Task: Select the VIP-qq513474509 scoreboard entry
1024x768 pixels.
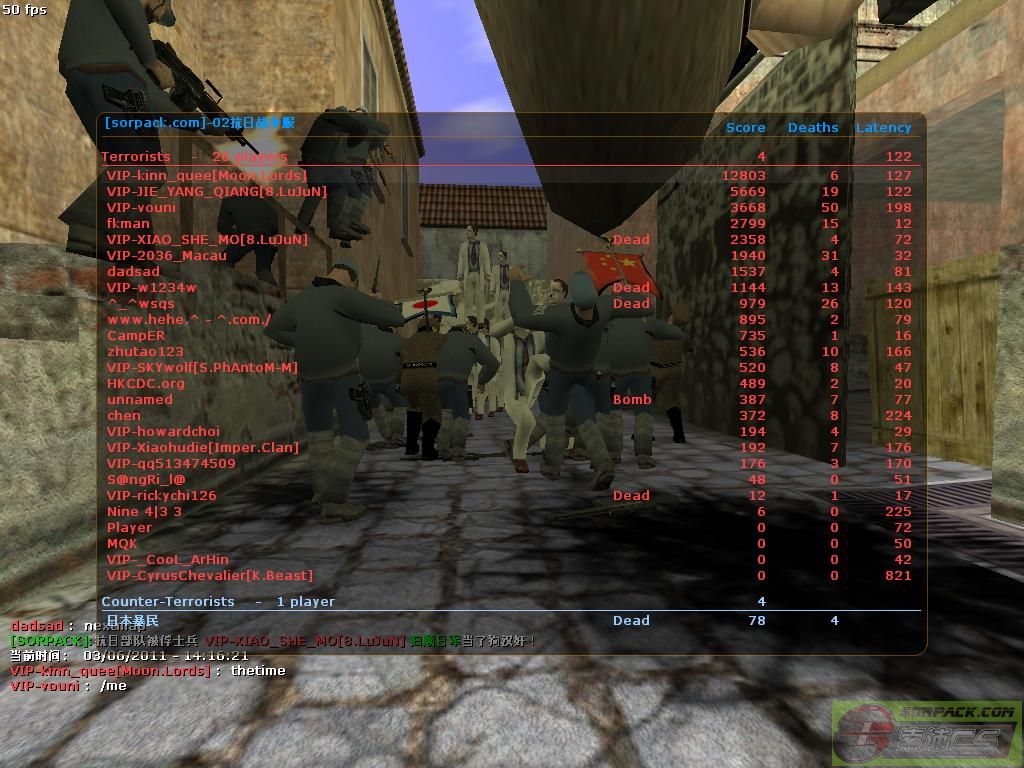Action: 171,464
